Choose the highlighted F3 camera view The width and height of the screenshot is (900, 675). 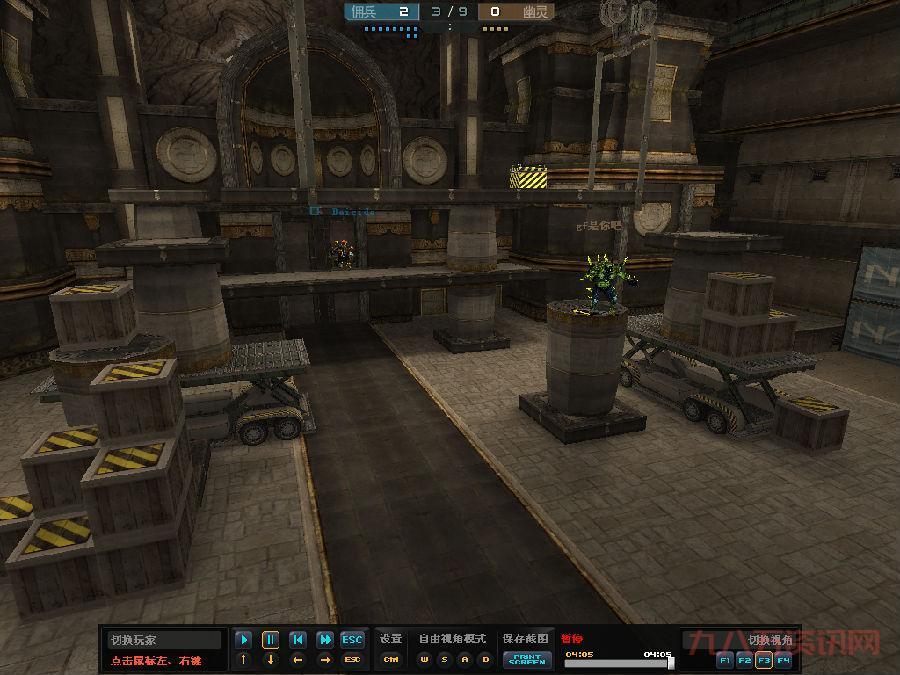coord(763,660)
